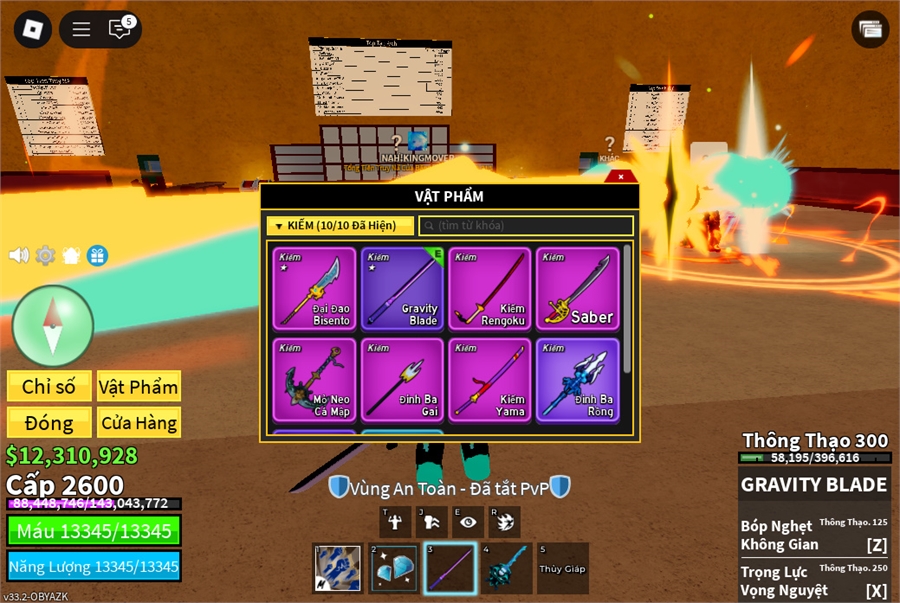Image resolution: width=900 pixels, height=603 pixels.
Task: Toggle the sound speaker icon
Action: pyautogui.click(x=19, y=255)
